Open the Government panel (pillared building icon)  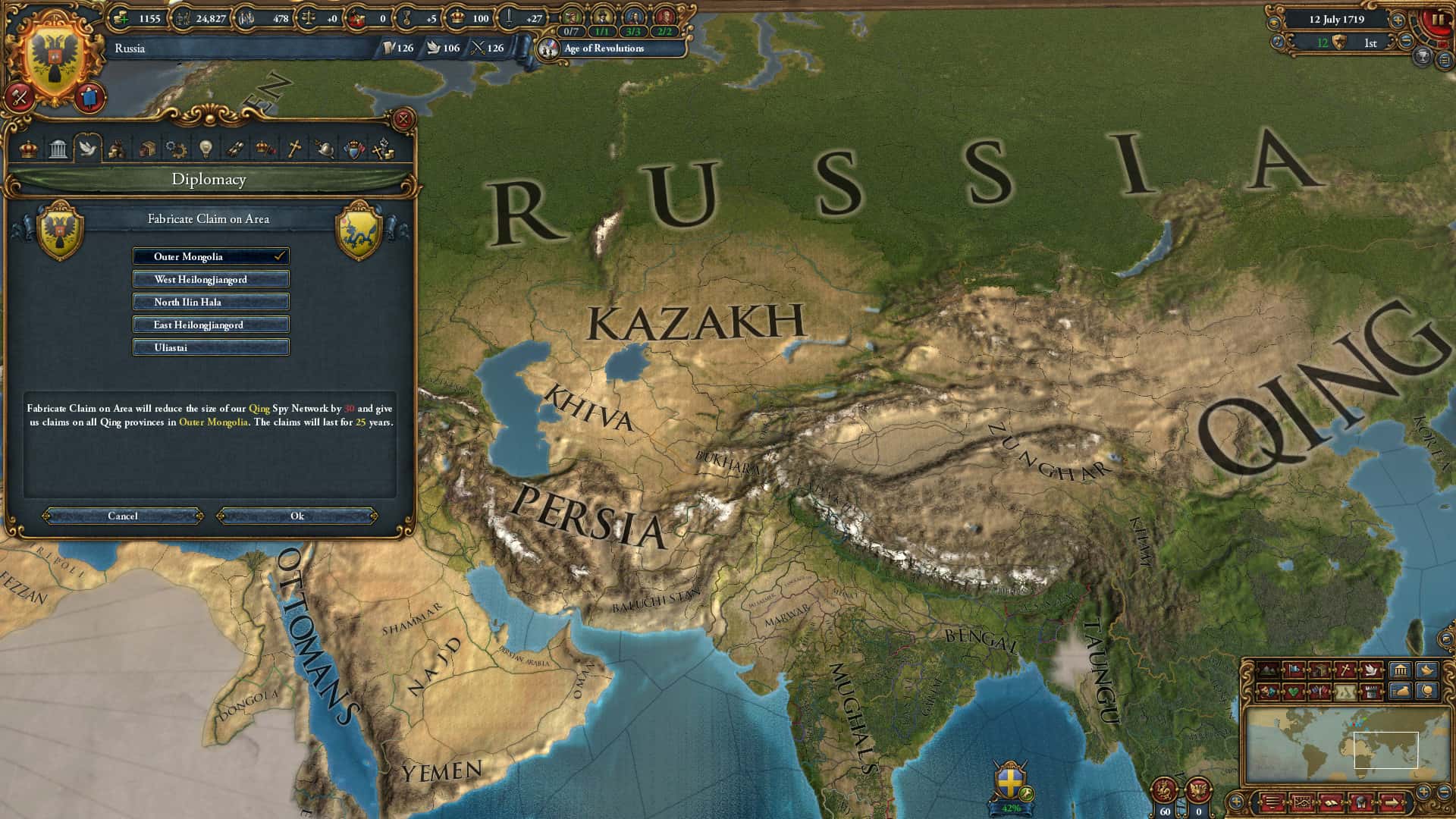[57, 149]
